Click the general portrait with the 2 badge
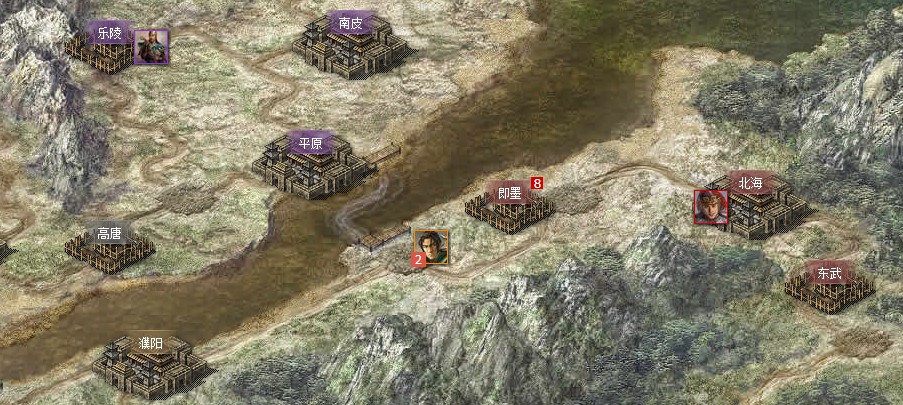 tap(430, 246)
